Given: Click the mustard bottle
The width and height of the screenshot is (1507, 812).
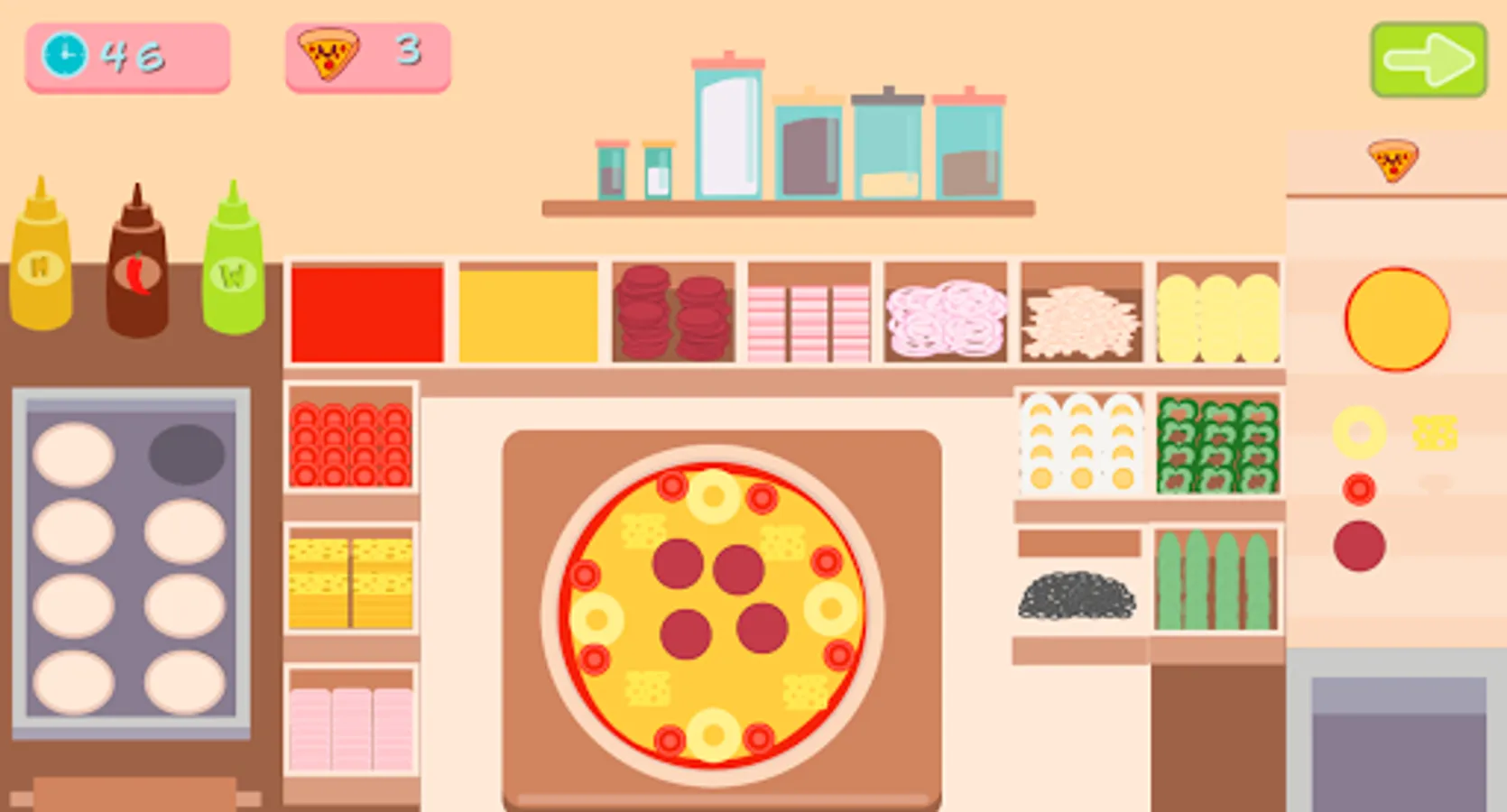Looking at the screenshot, I should point(41,262).
